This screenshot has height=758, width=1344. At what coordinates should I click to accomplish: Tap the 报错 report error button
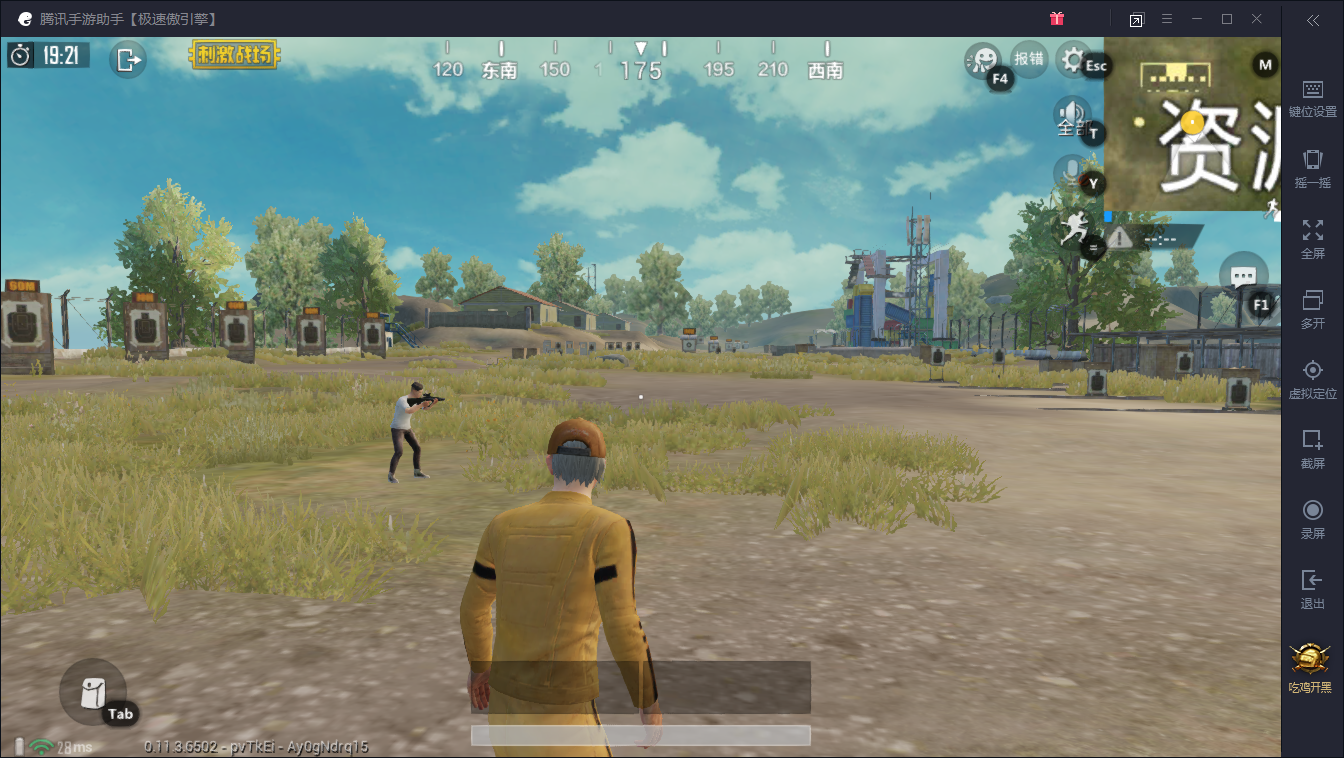[x=1029, y=59]
